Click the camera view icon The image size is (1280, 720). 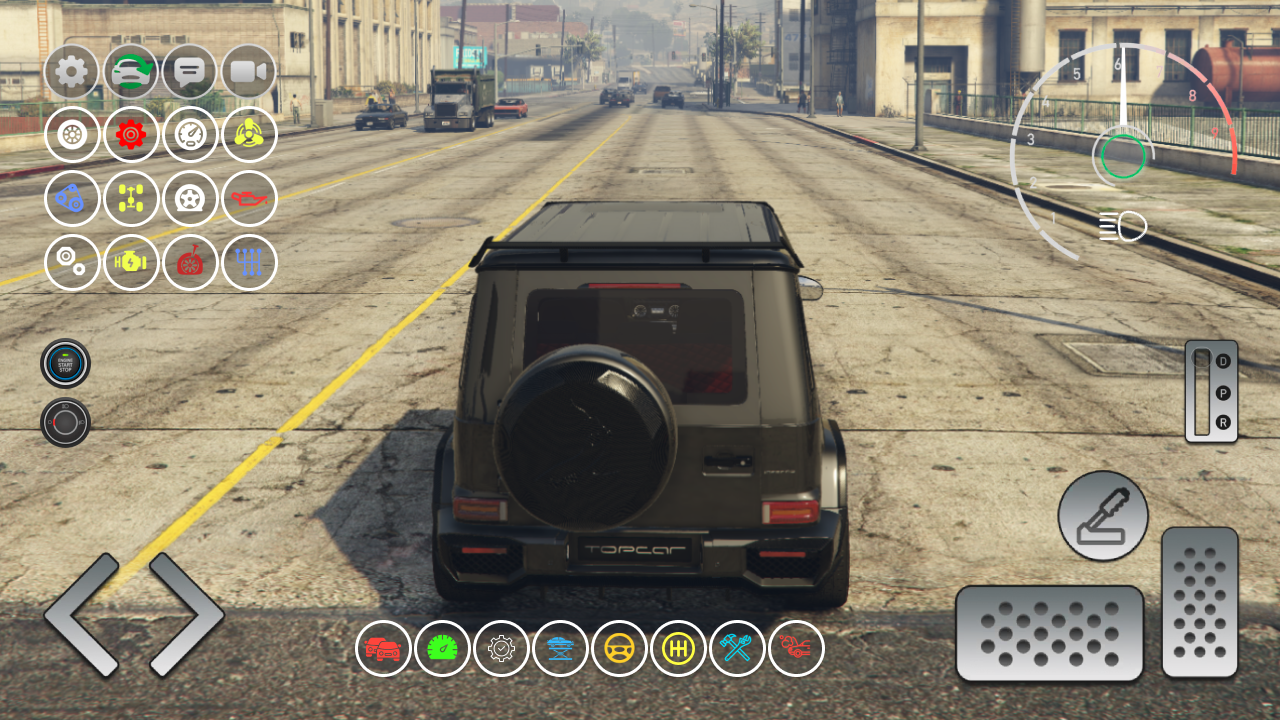[x=249, y=71]
